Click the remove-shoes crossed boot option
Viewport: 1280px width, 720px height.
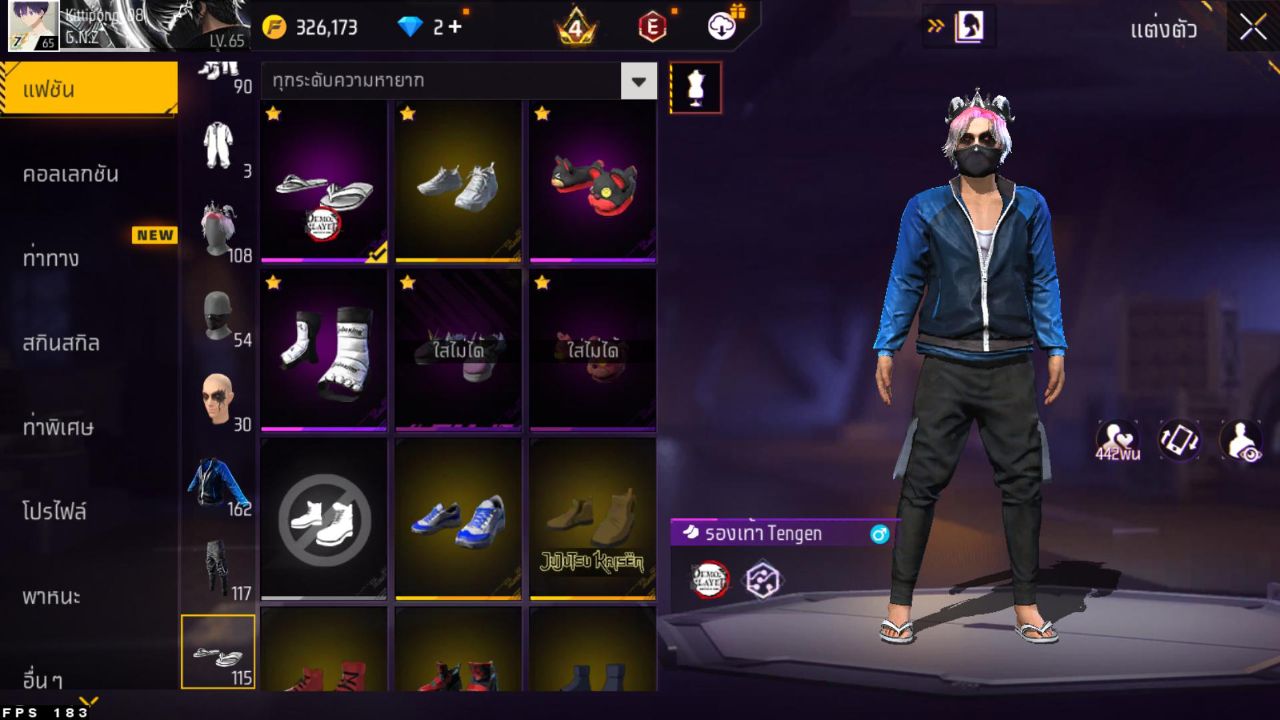[x=322, y=520]
